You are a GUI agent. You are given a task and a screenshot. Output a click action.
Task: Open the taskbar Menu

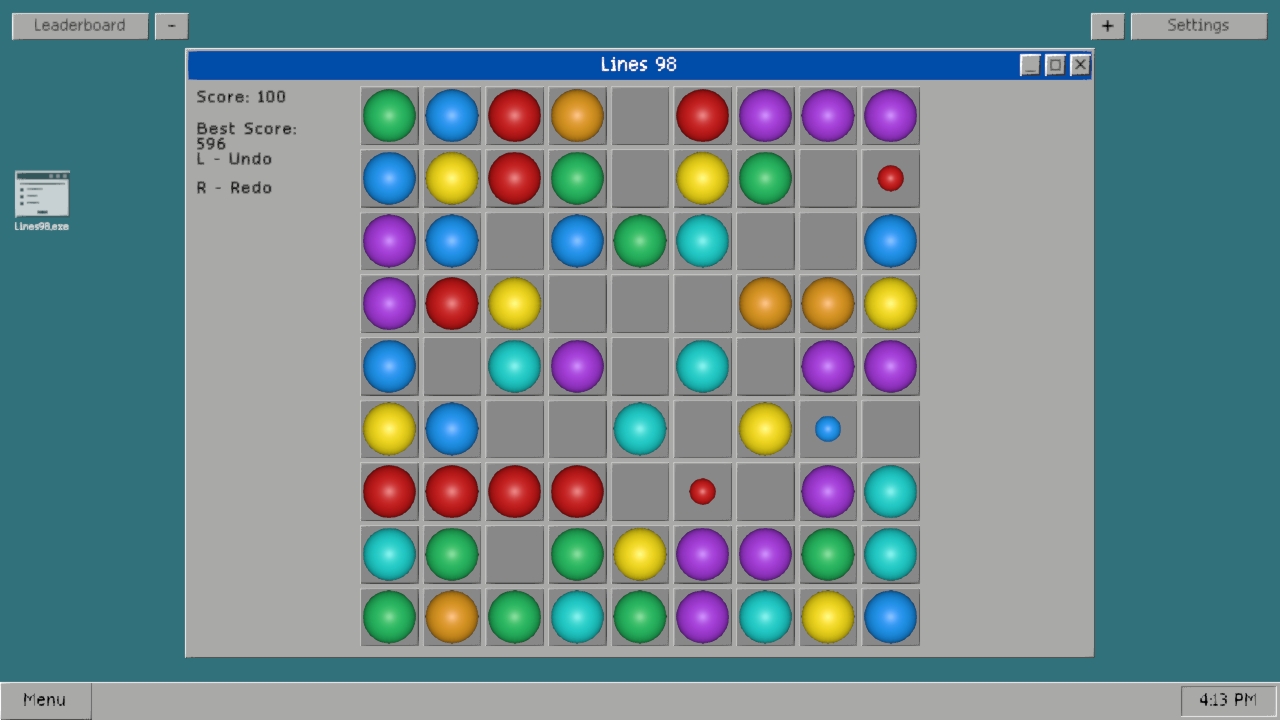pos(44,699)
